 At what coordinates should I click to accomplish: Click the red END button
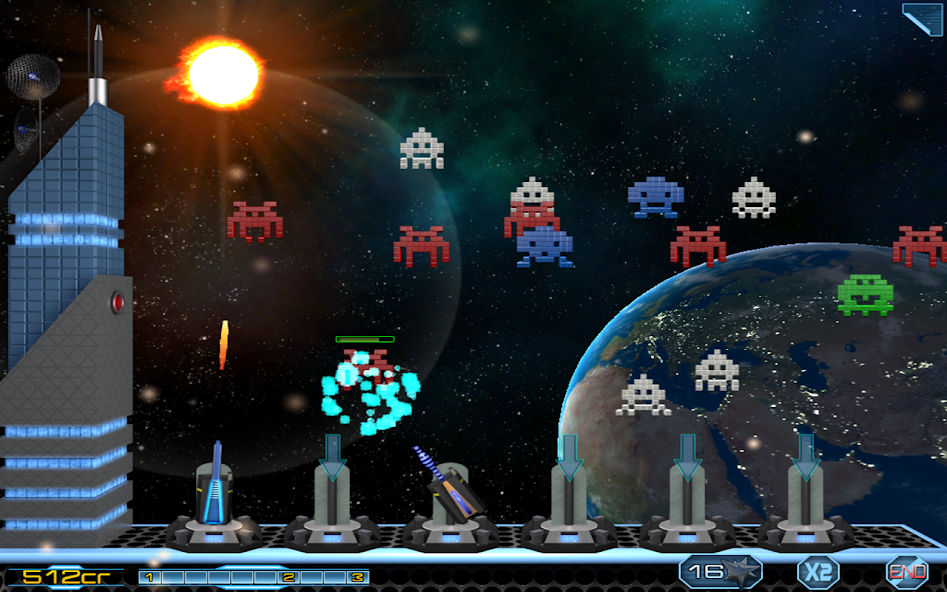click(x=906, y=572)
